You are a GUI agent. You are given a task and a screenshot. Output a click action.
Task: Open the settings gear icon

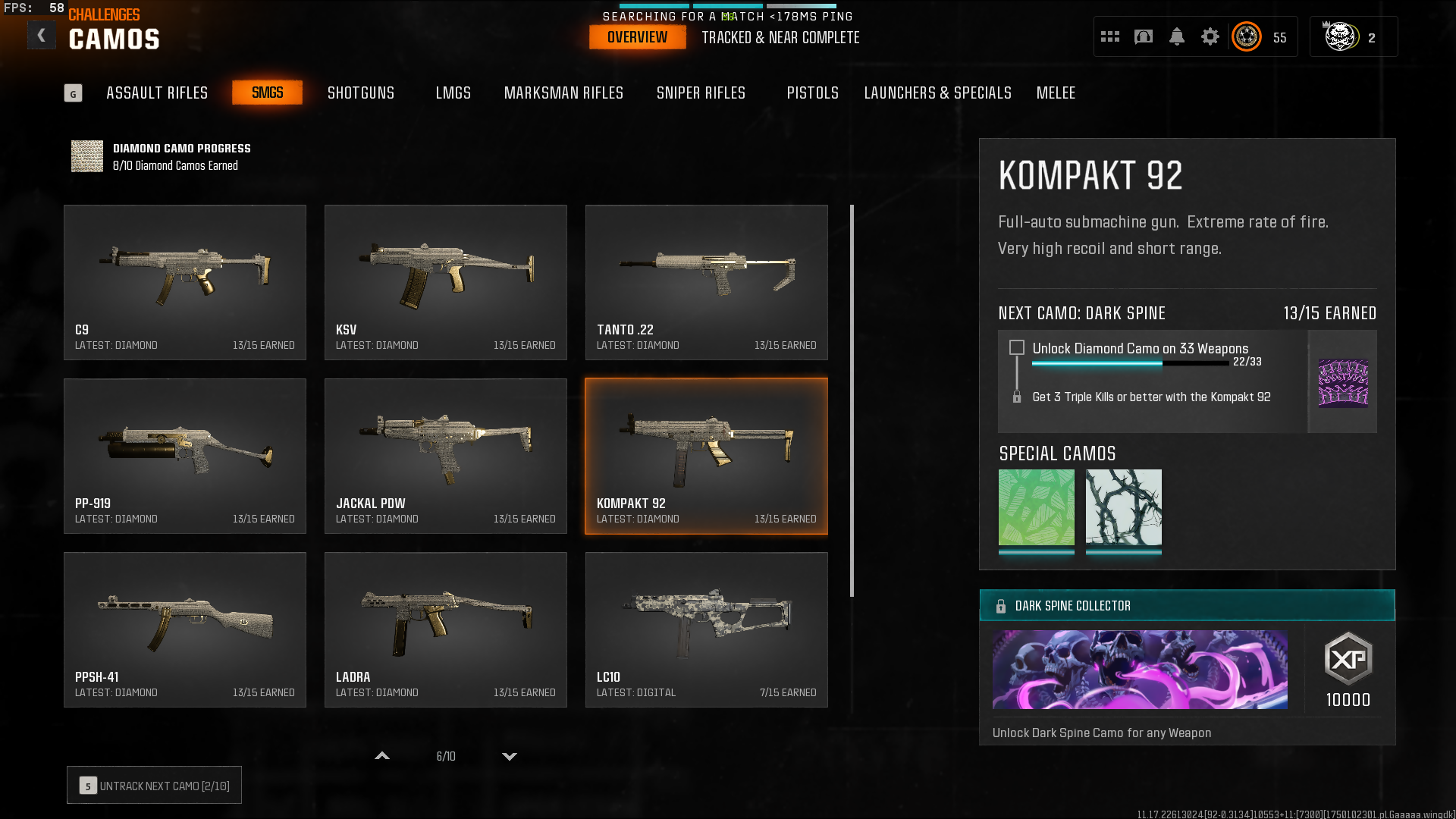(1210, 36)
